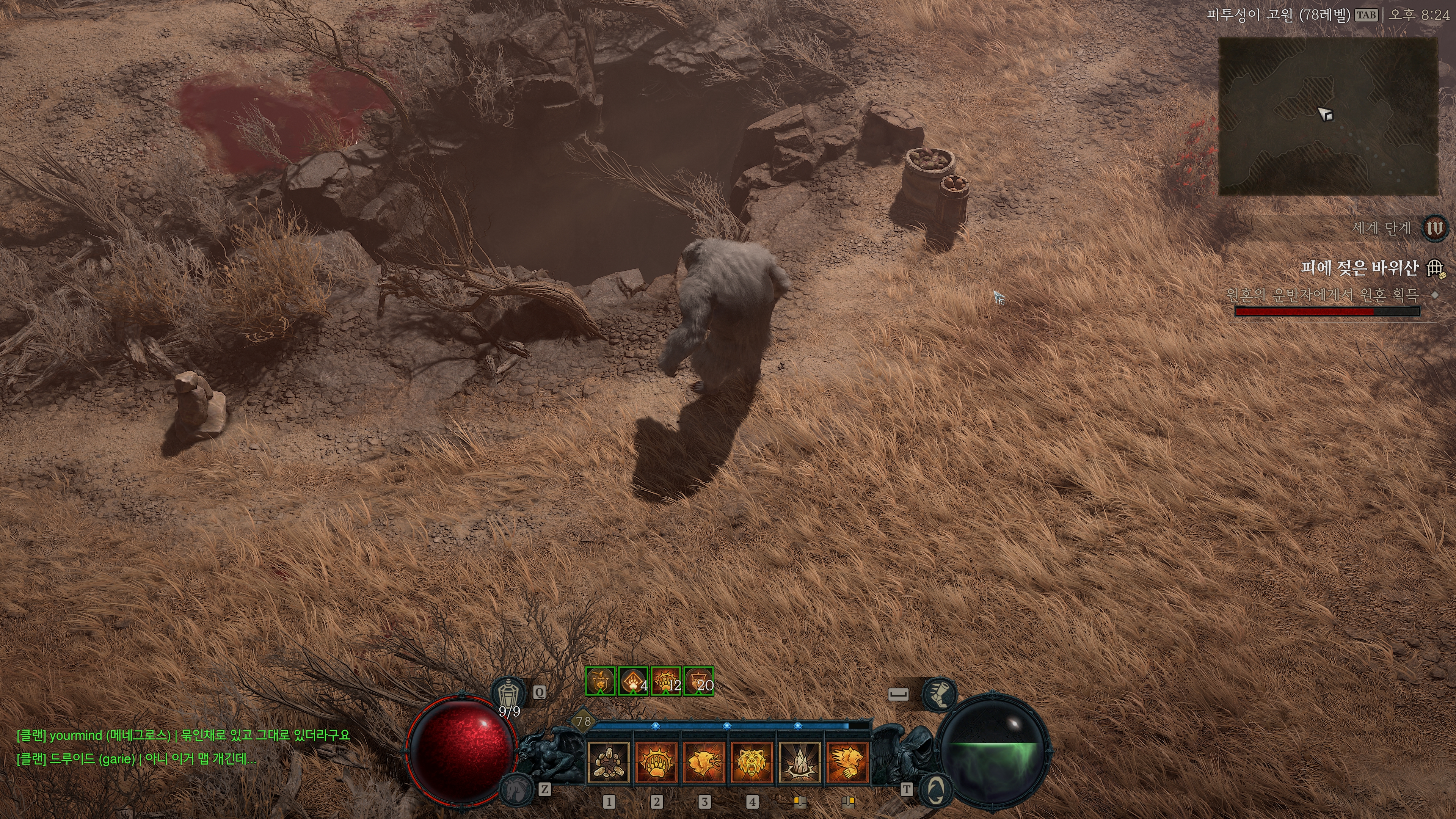The width and height of the screenshot is (1456, 819).
Task: Open the town portal swirl icon
Action: click(x=935, y=789)
